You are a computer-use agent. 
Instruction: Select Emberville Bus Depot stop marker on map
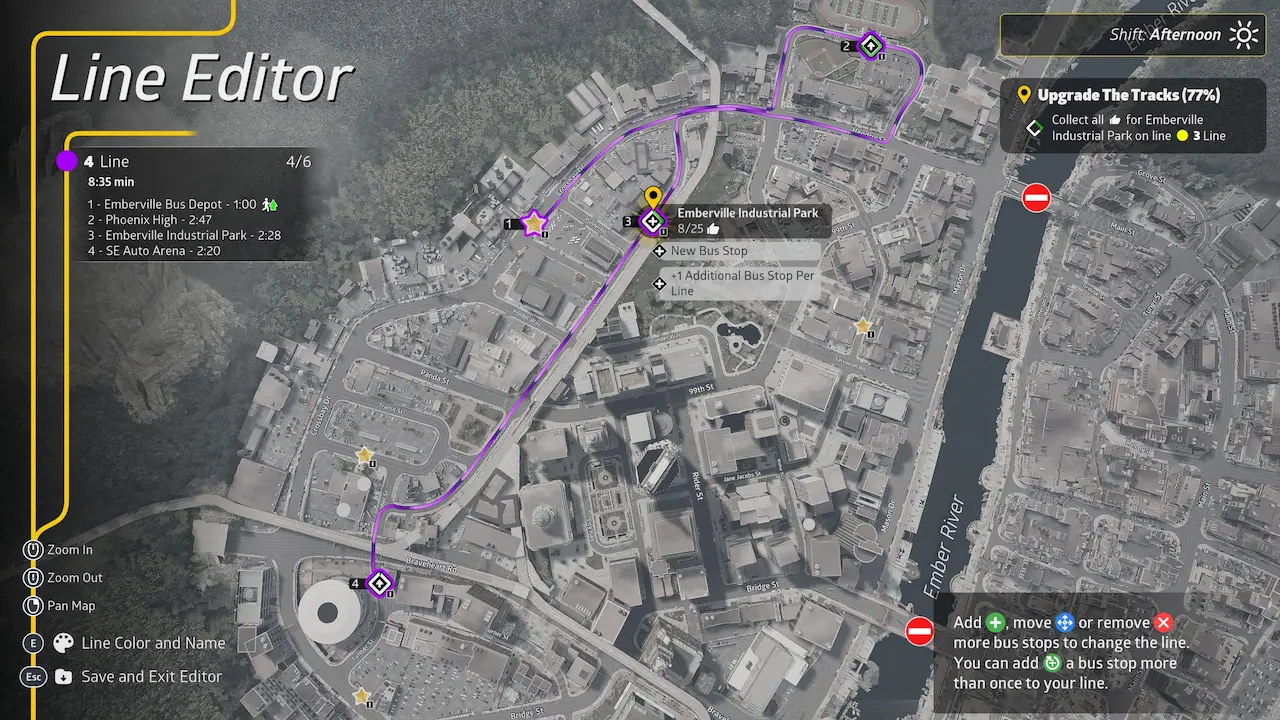[534, 223]
